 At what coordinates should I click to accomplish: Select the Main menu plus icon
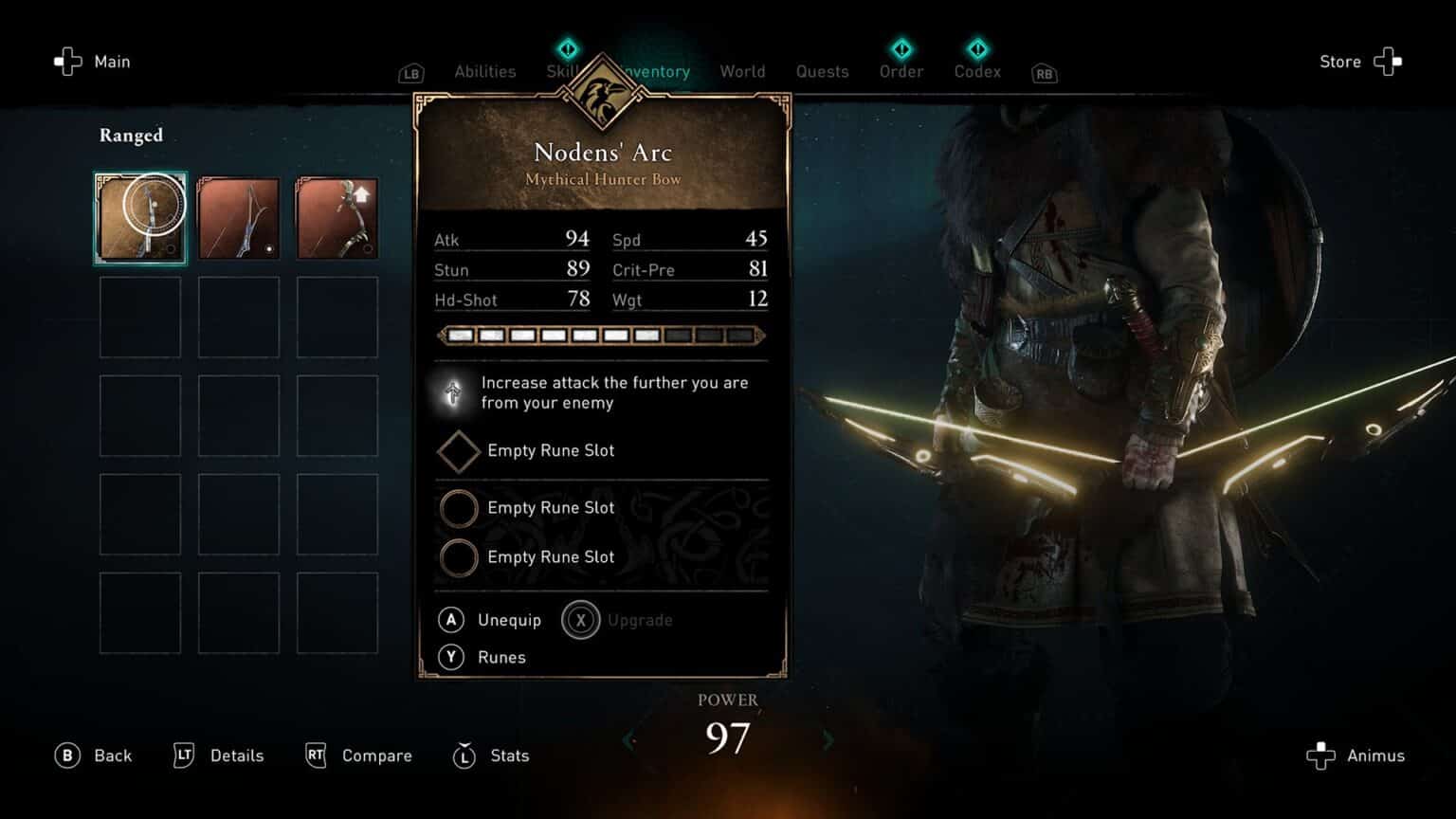pyautogui.click(x=66, y=61)
